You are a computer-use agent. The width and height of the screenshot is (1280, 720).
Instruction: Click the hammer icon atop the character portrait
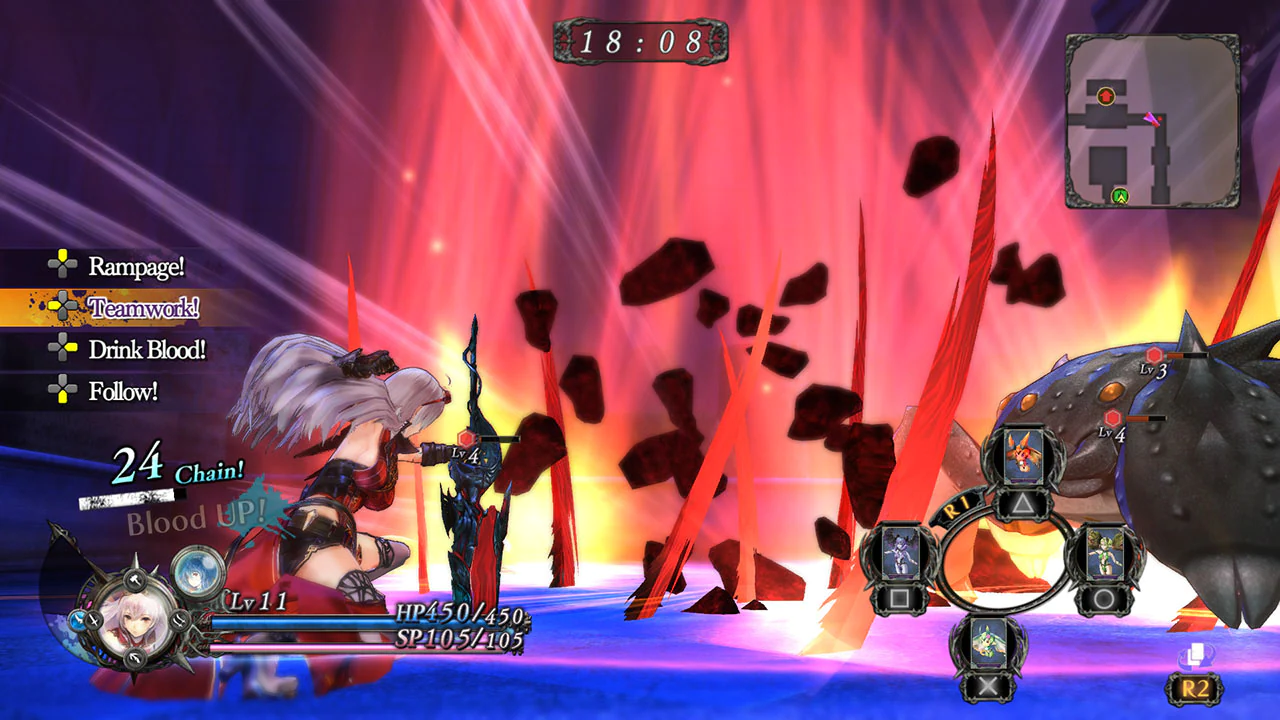[135, 580]
